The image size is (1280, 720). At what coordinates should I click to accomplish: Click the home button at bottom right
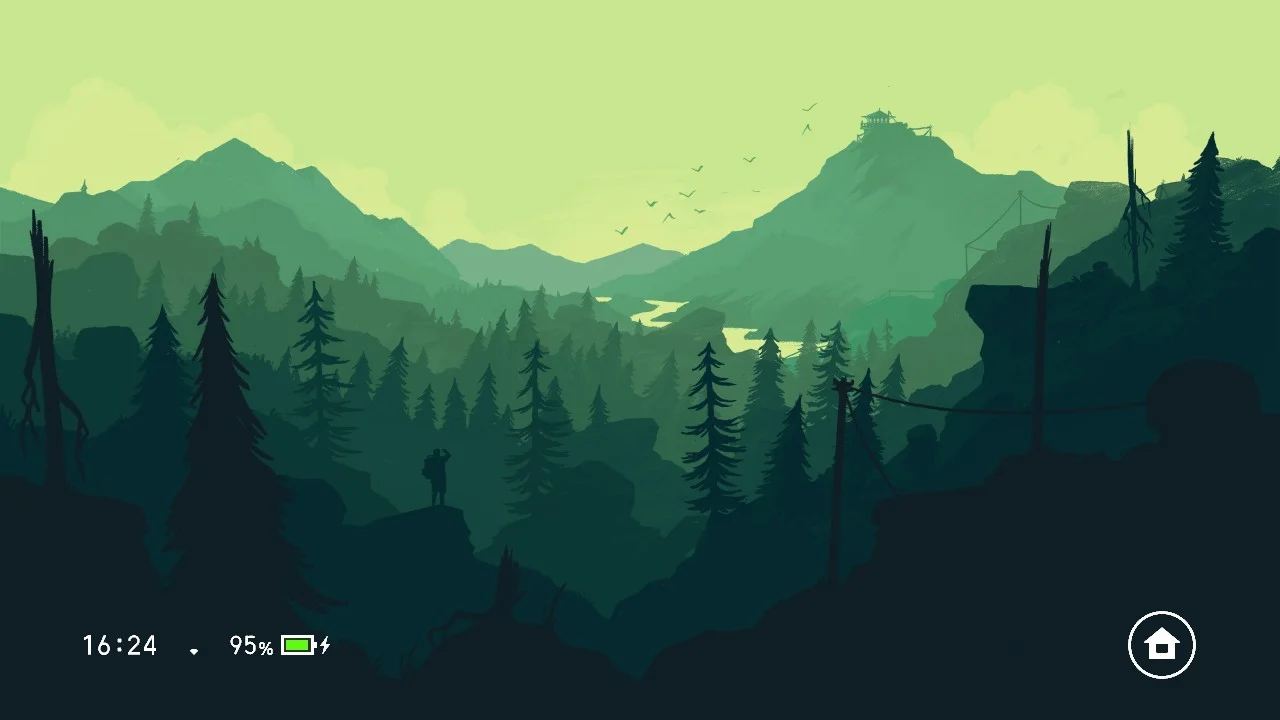[x=1163, y=645]
